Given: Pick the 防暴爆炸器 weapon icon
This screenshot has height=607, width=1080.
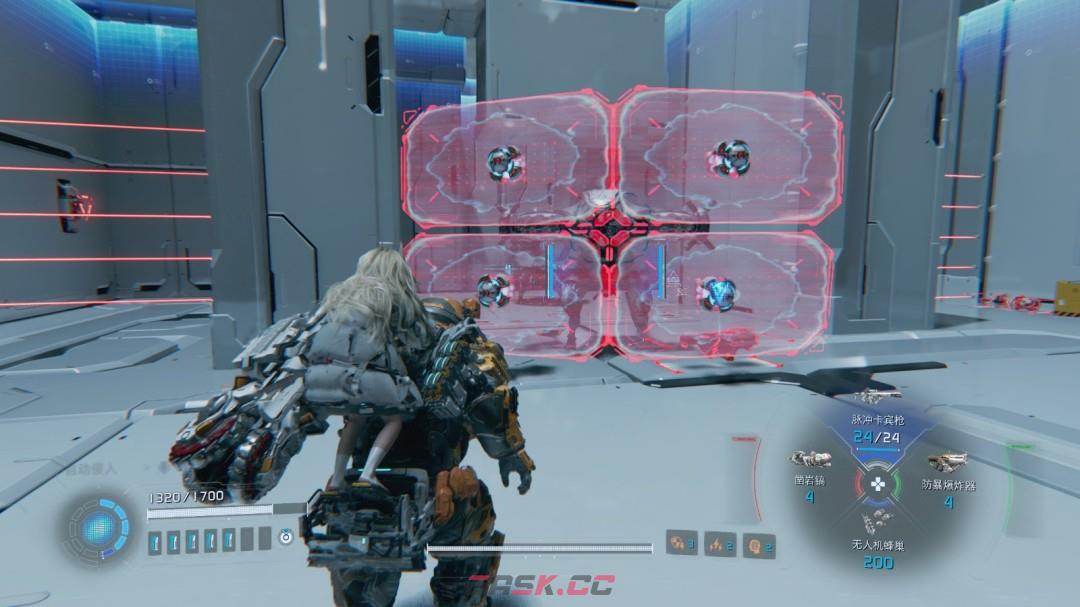Looking at the screenshot, I should 945,462.
